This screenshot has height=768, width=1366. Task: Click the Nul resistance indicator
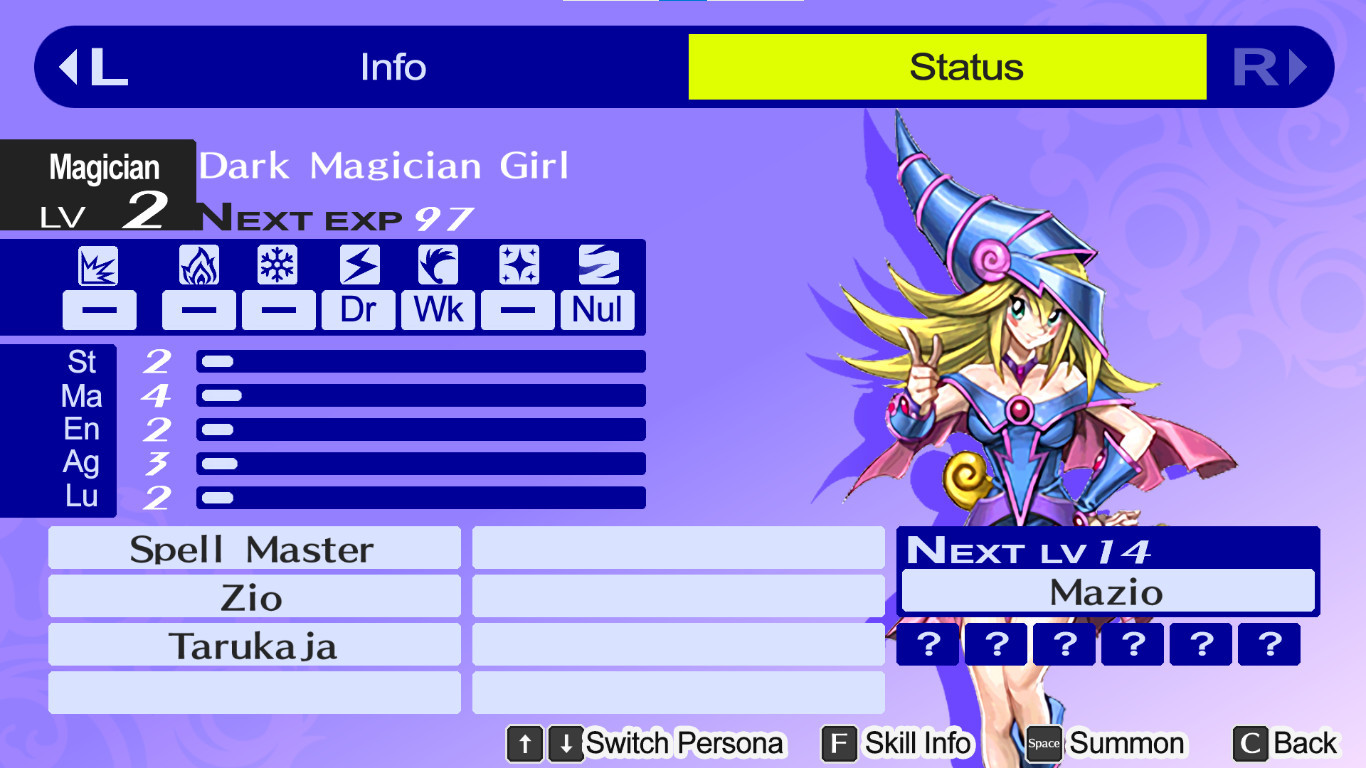pos(597,310)
